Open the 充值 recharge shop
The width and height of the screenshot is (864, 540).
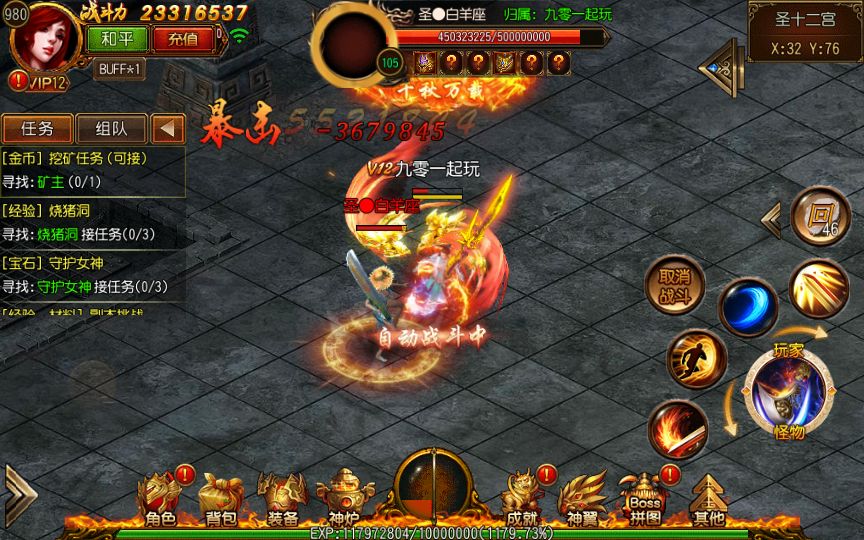[x=182, y=39]
